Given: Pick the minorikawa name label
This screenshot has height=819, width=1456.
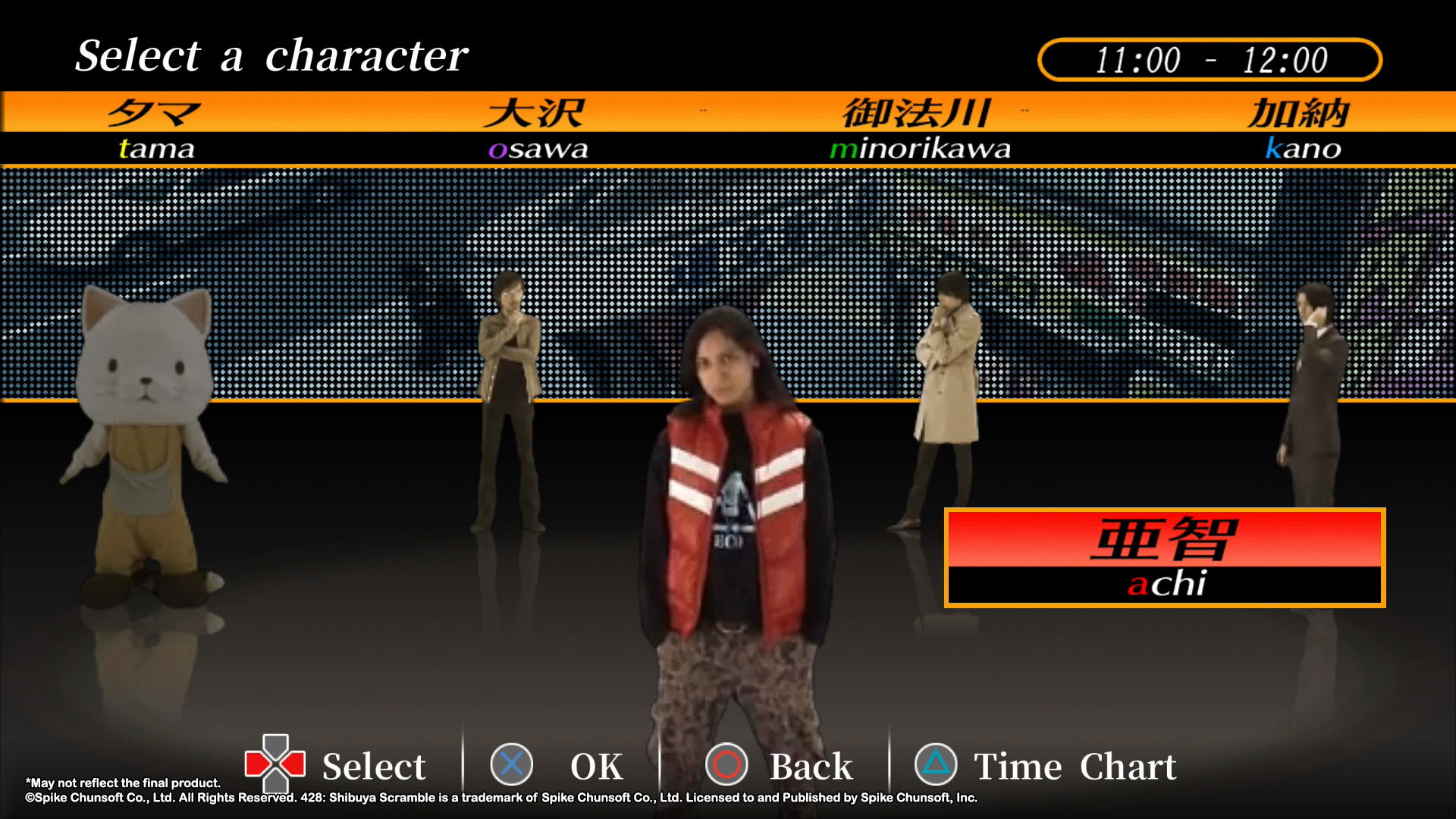Looking at the screenshot, I should [x=920, y=148].
